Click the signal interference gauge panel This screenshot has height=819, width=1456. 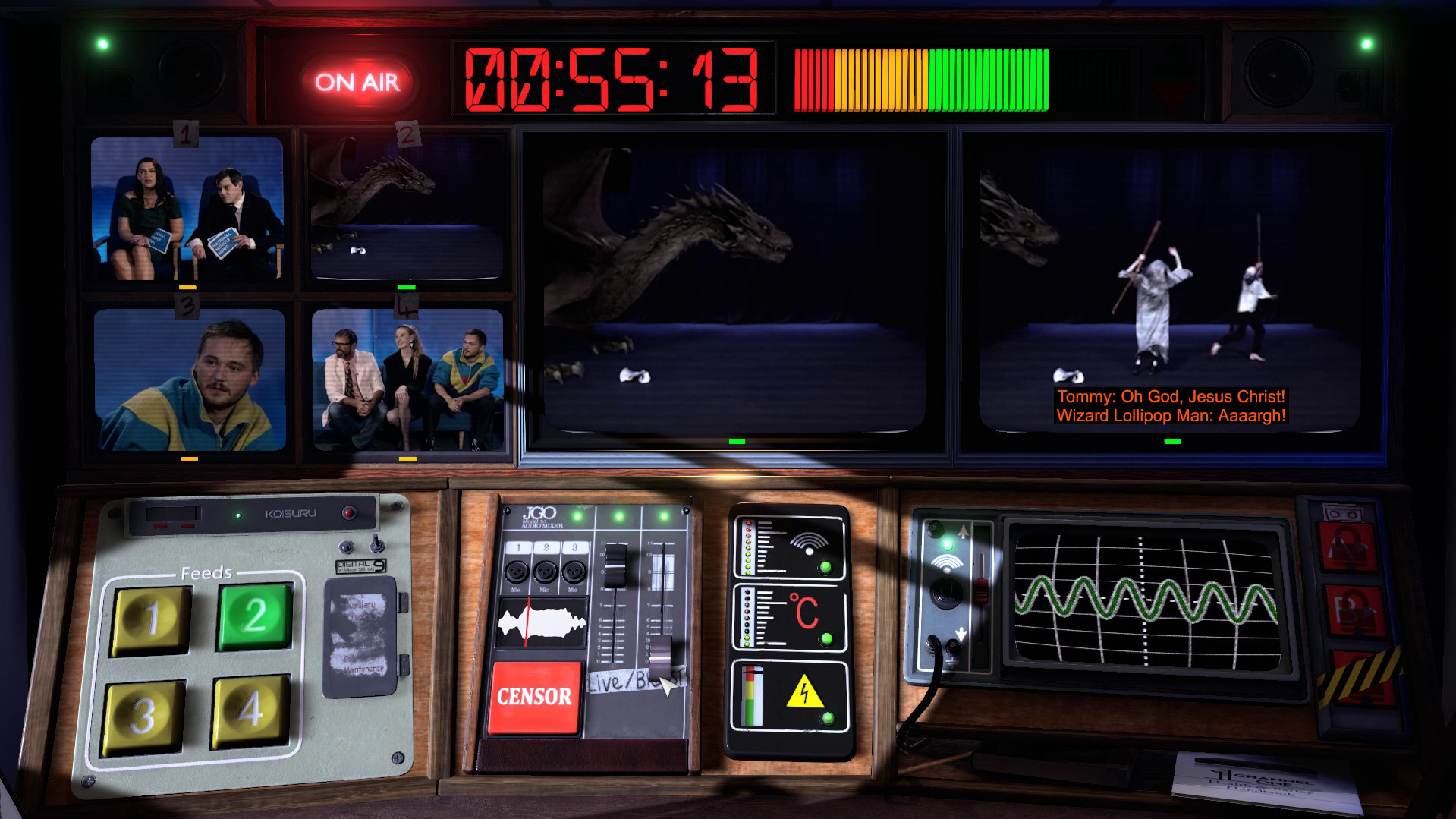[x=789, y=548]
